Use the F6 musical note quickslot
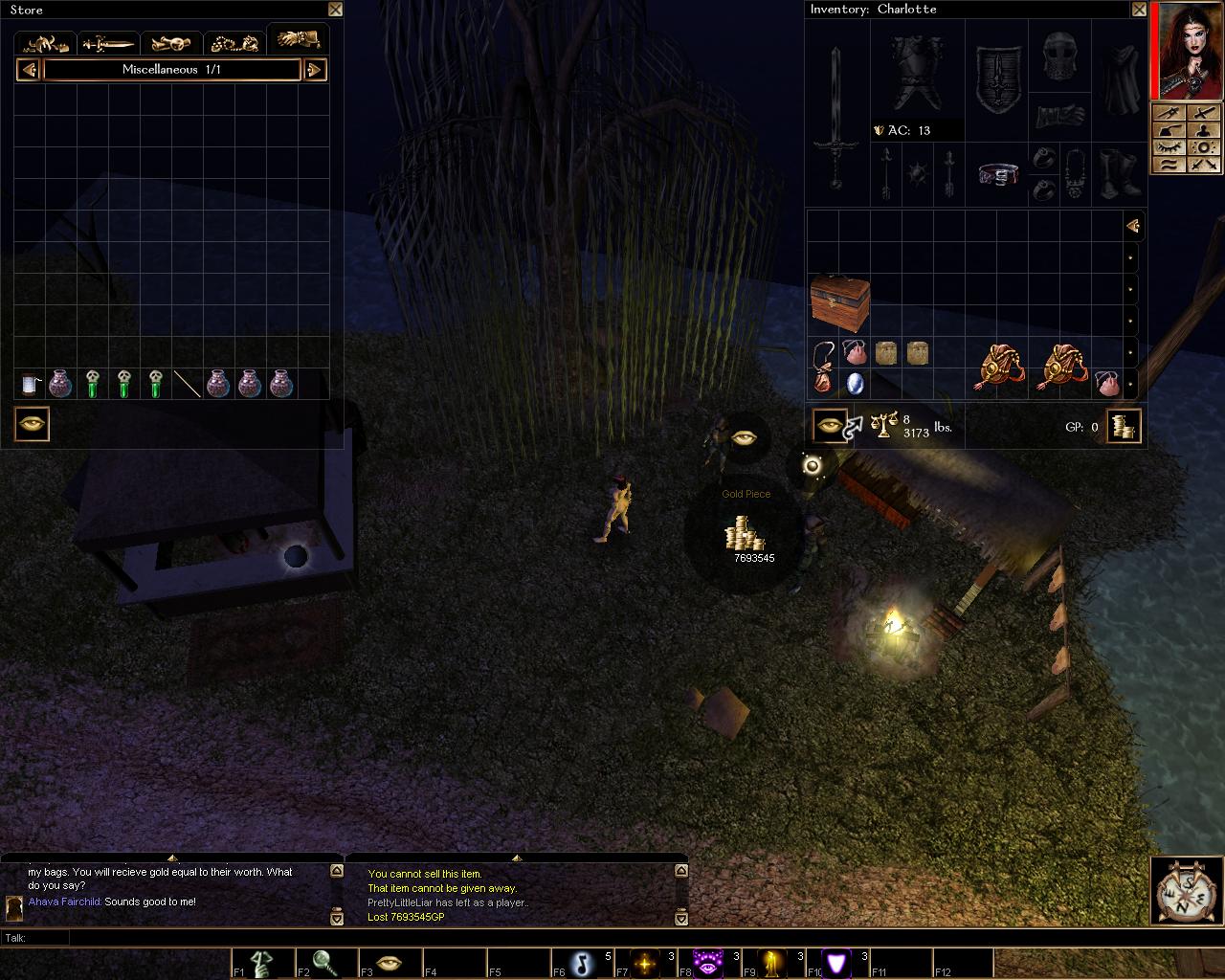 pyautogui.click(x=582, y=963)
